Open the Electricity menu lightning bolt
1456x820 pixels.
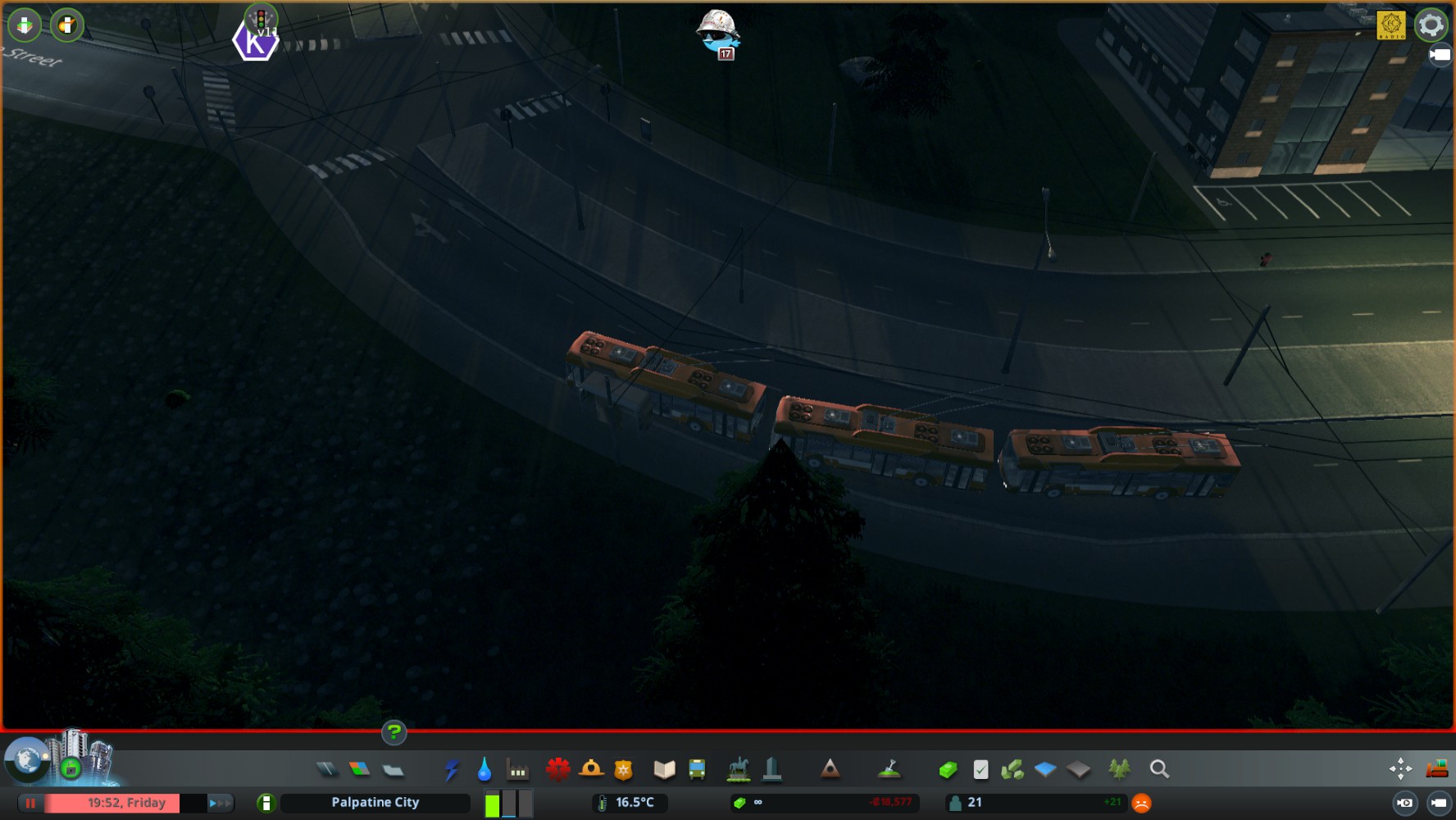pos(451,769)
